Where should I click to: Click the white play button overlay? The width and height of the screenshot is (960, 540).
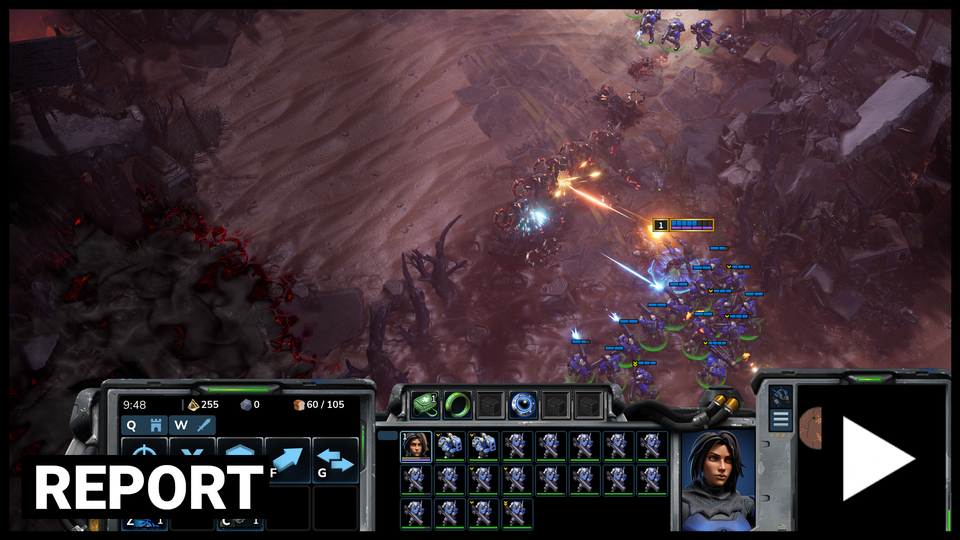pos(876,458)
